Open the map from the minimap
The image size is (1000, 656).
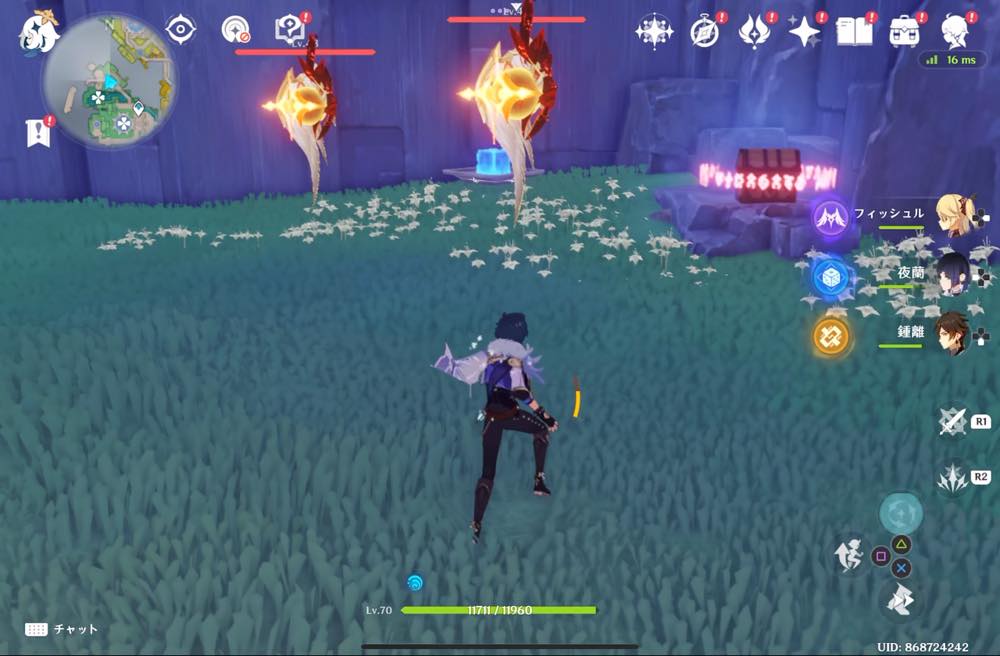(108, 82)
